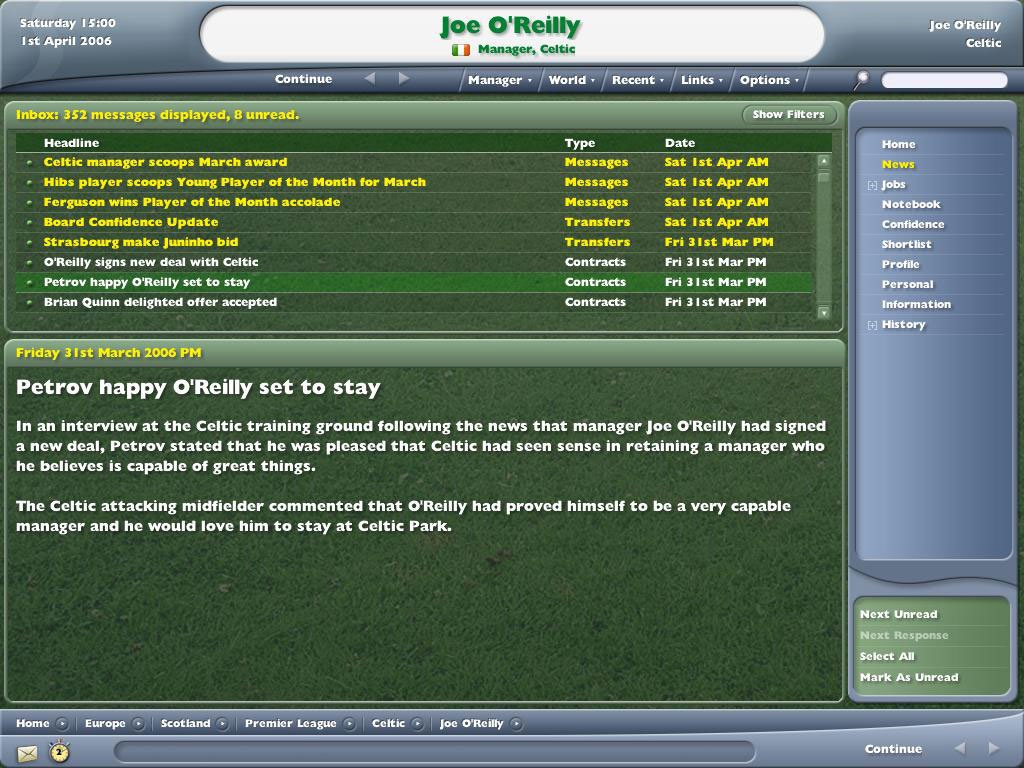Open the Links dropdown

tap(701, 80)
